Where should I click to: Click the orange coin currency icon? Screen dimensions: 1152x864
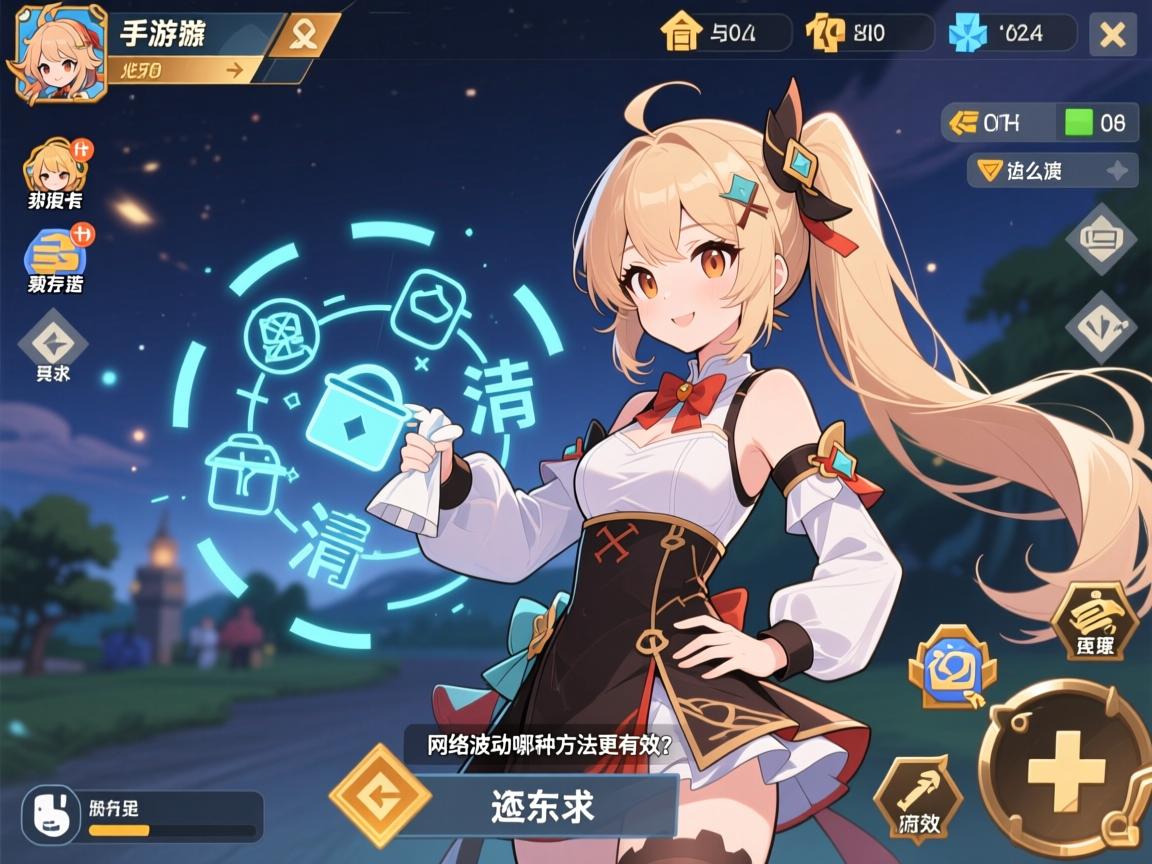tap(825, 33)
